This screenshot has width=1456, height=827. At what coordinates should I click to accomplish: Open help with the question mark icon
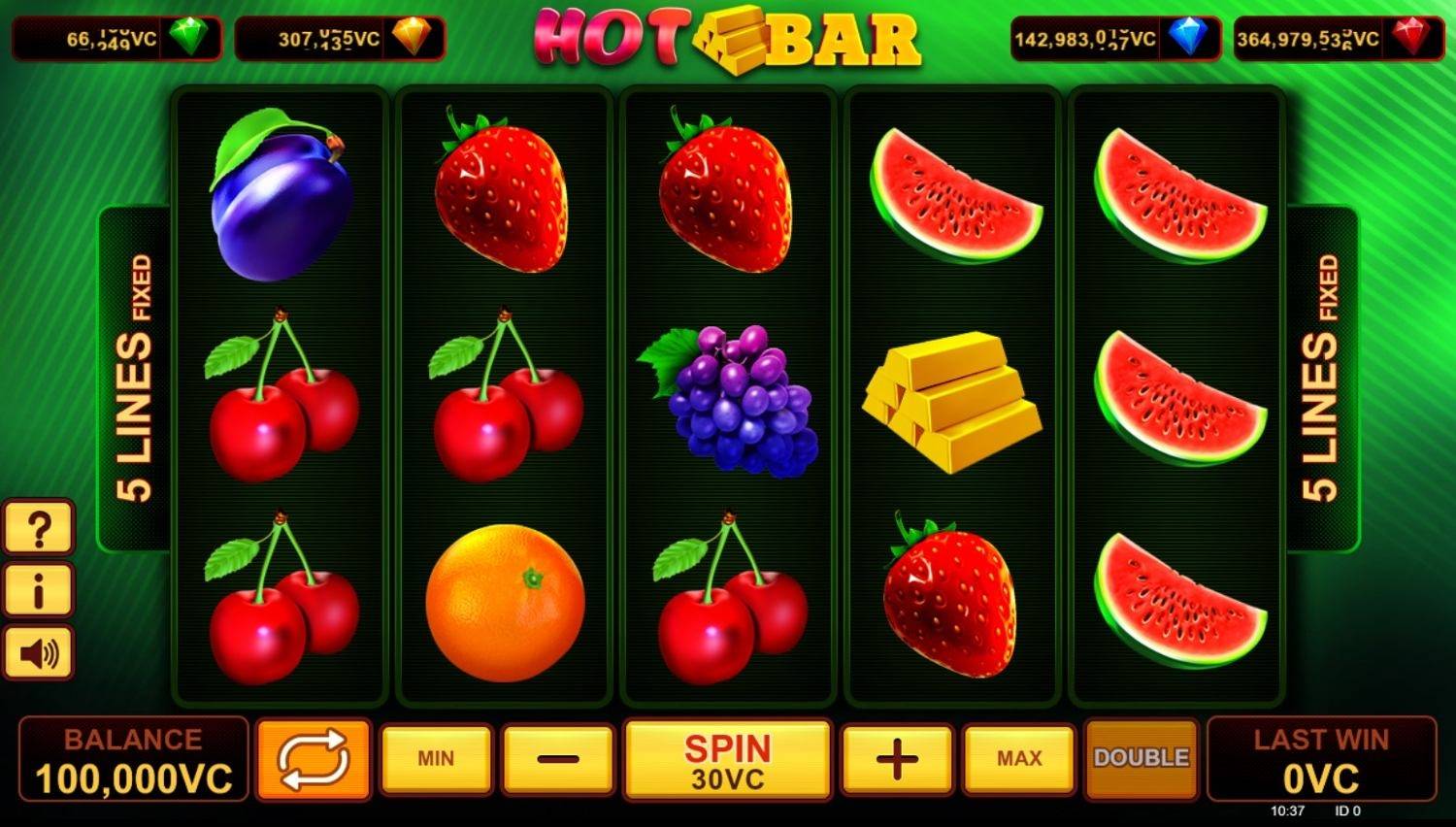(x=38, y=529)
